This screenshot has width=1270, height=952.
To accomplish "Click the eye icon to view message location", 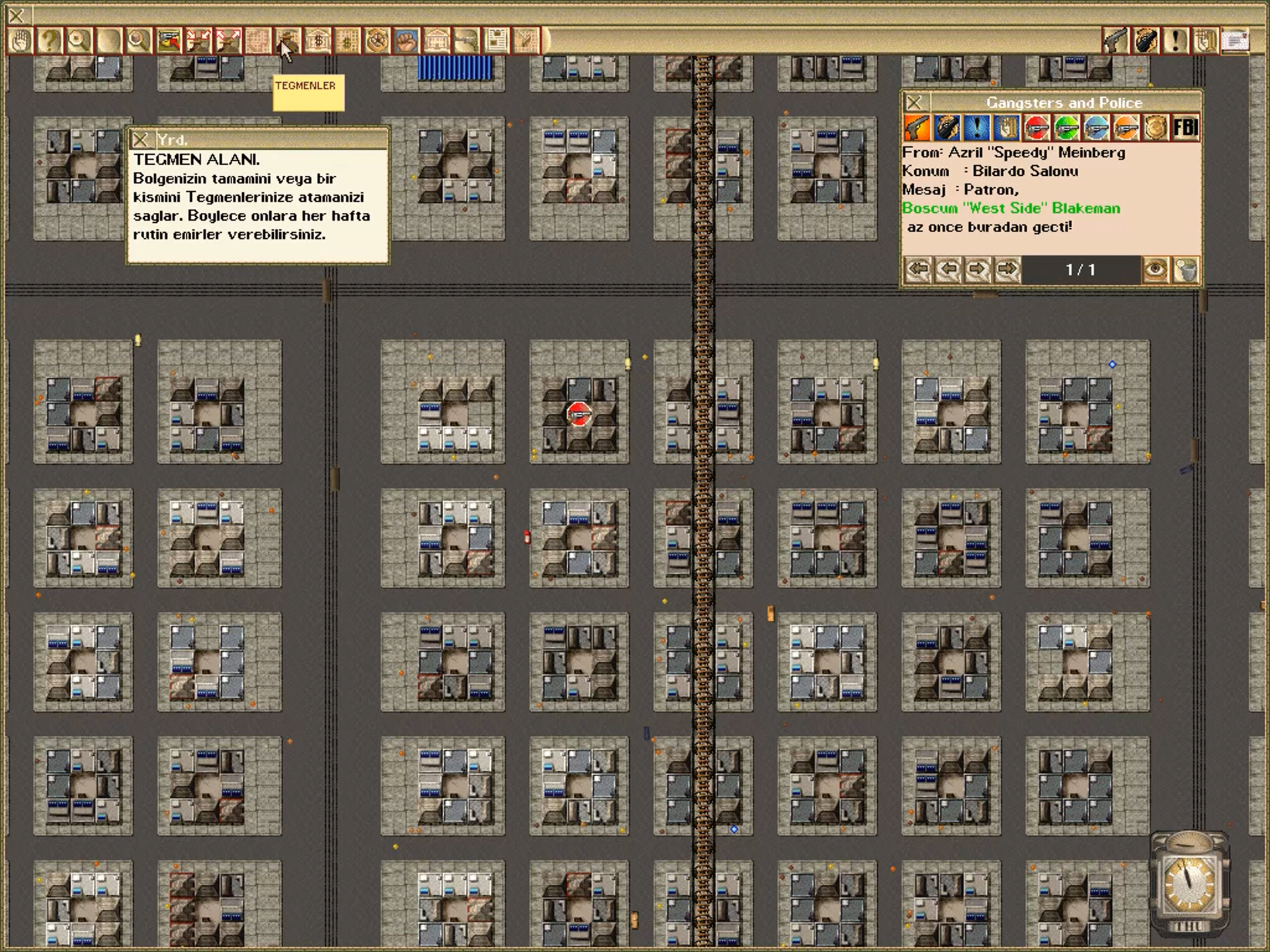I will tap(1156, 270).
